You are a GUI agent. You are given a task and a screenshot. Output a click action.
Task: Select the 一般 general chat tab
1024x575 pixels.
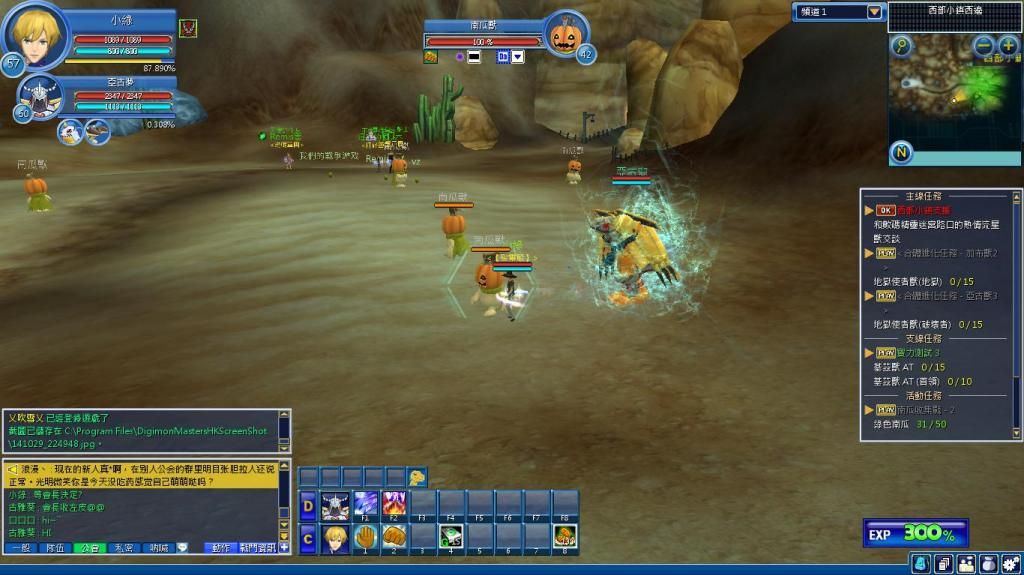pos(21,548)
